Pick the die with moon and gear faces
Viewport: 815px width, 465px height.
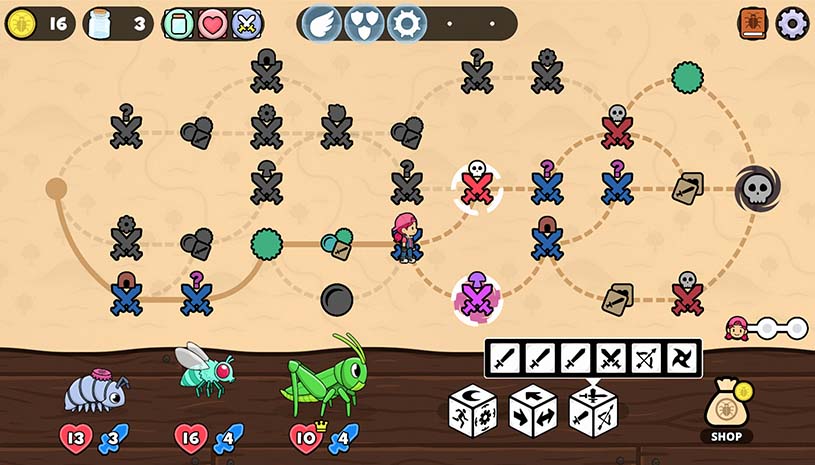(473, 410)
